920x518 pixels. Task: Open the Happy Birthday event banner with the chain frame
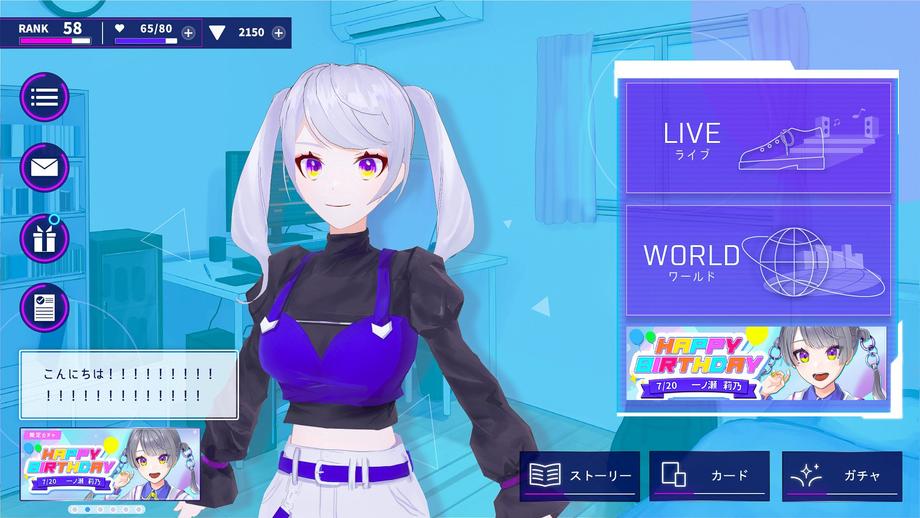coord(756,364)
